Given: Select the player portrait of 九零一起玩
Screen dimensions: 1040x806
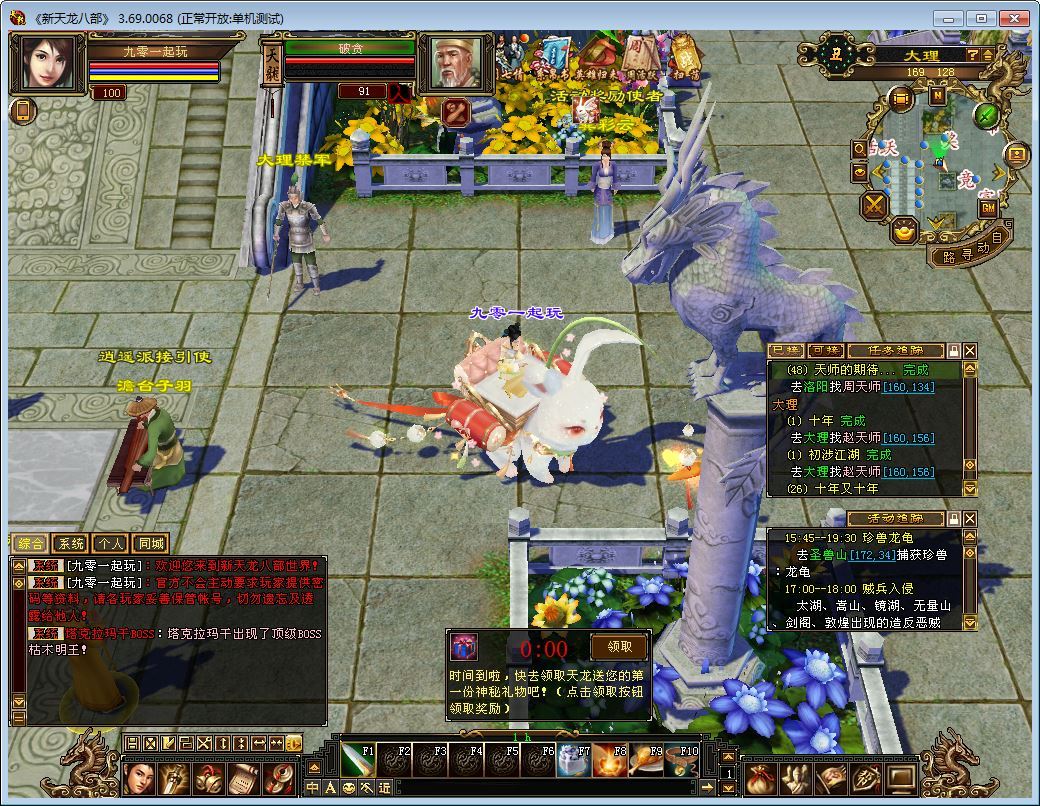Looking at the screenshot, I should (x=46, y=64).
